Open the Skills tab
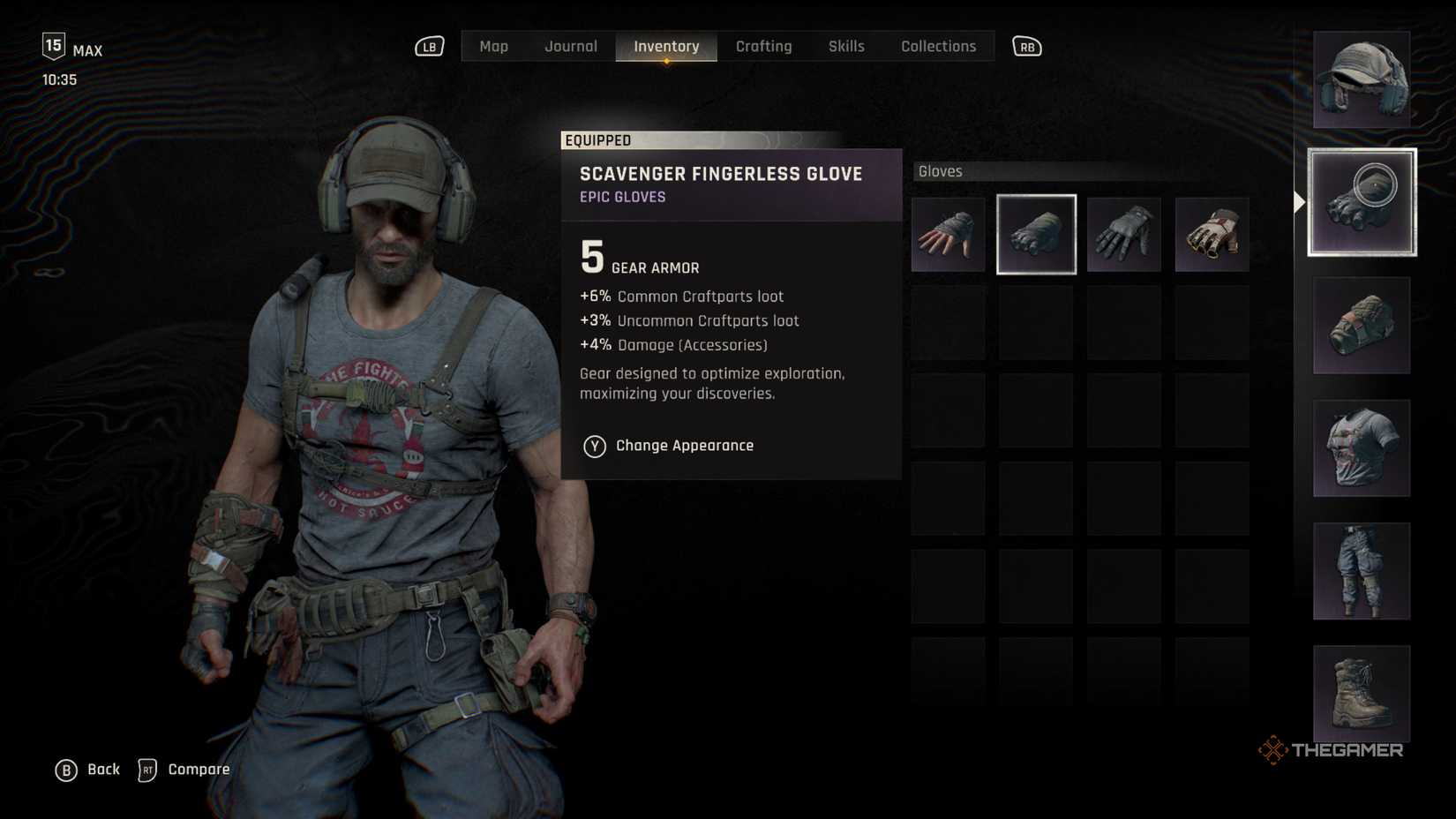The height and width of the screenshot is (819, 1456). click(x=845, y=47)
